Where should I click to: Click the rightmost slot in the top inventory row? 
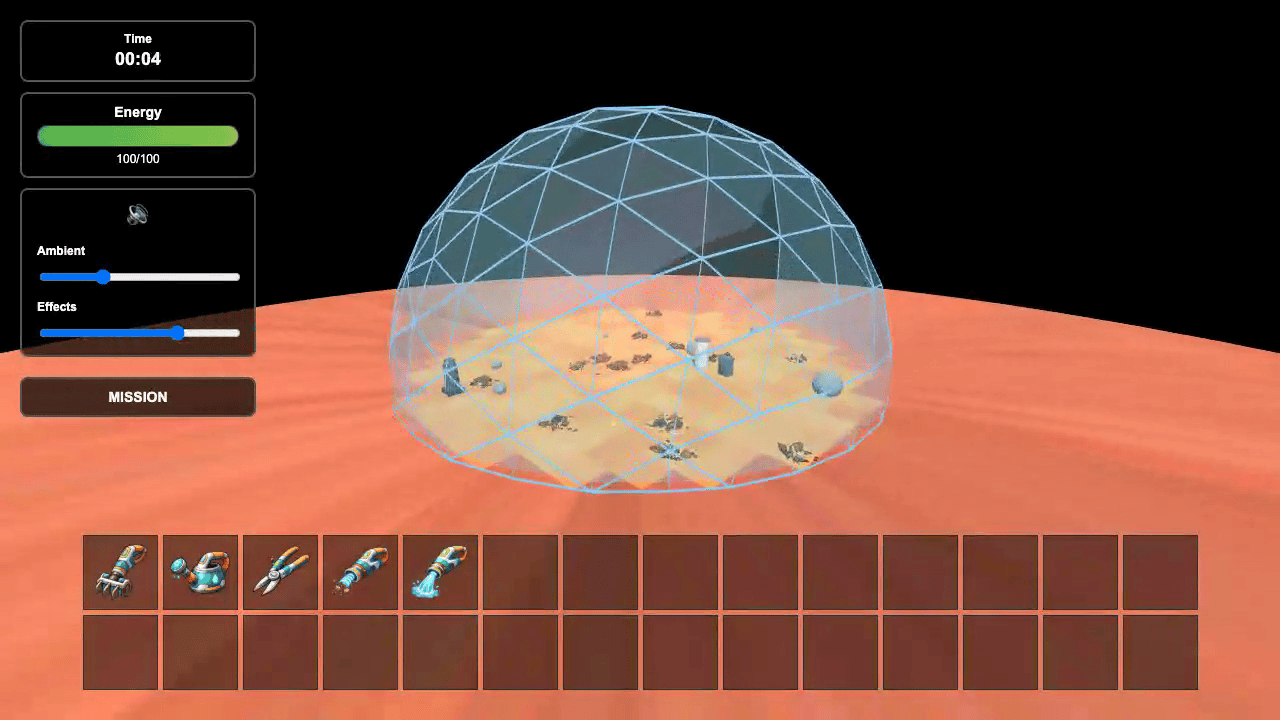click(x=1160, y=572)
